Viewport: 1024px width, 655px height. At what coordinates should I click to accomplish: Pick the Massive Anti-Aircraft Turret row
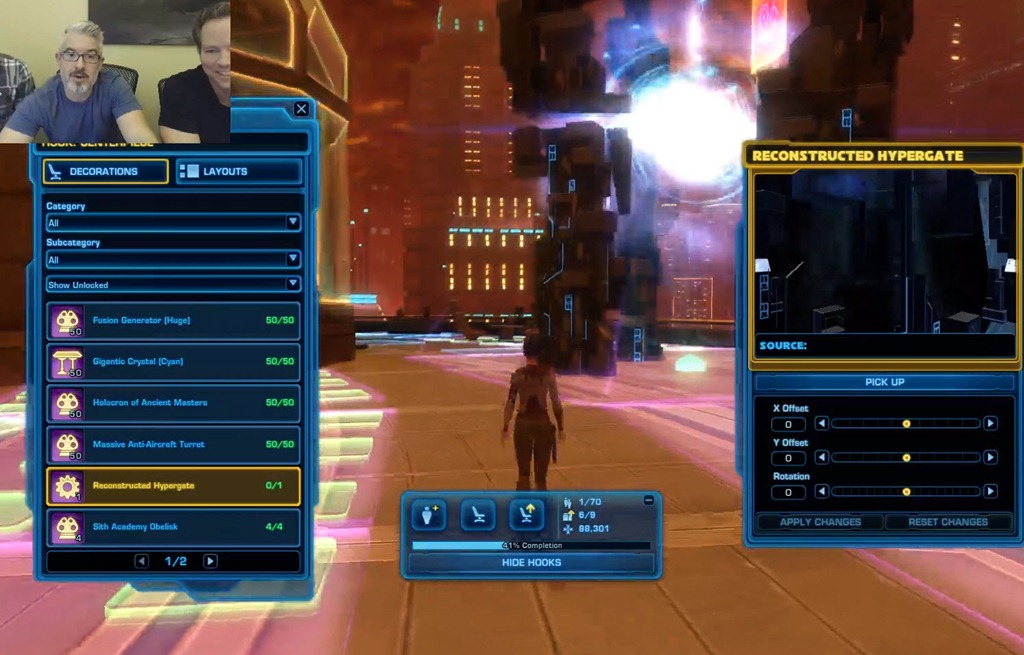pos(173,444)
